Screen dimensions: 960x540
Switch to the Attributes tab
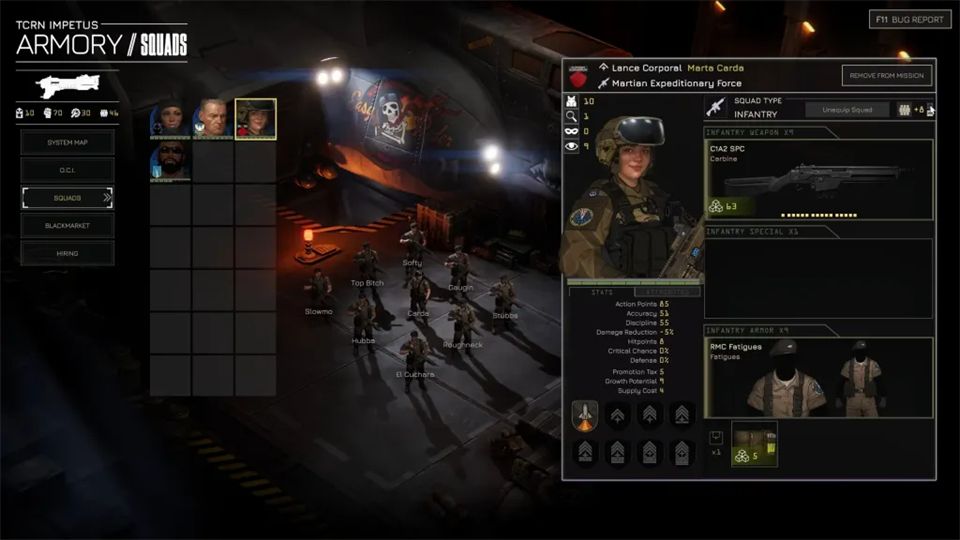[668, 291]
